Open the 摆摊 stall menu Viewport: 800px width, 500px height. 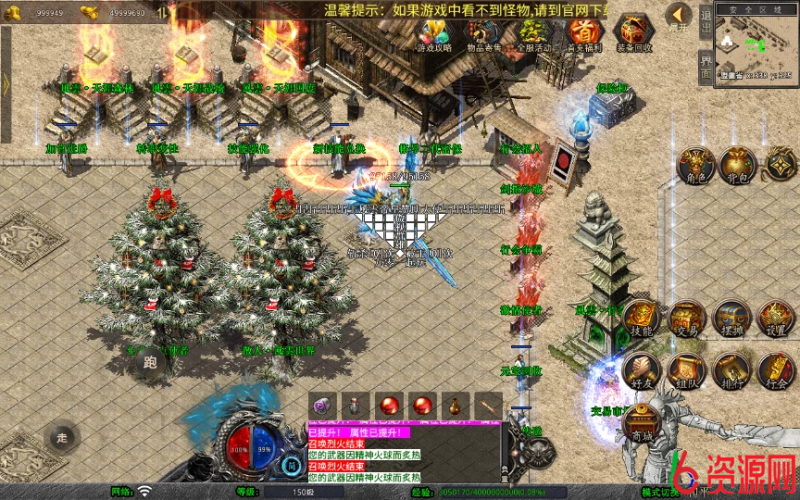[x=732, y=318]
